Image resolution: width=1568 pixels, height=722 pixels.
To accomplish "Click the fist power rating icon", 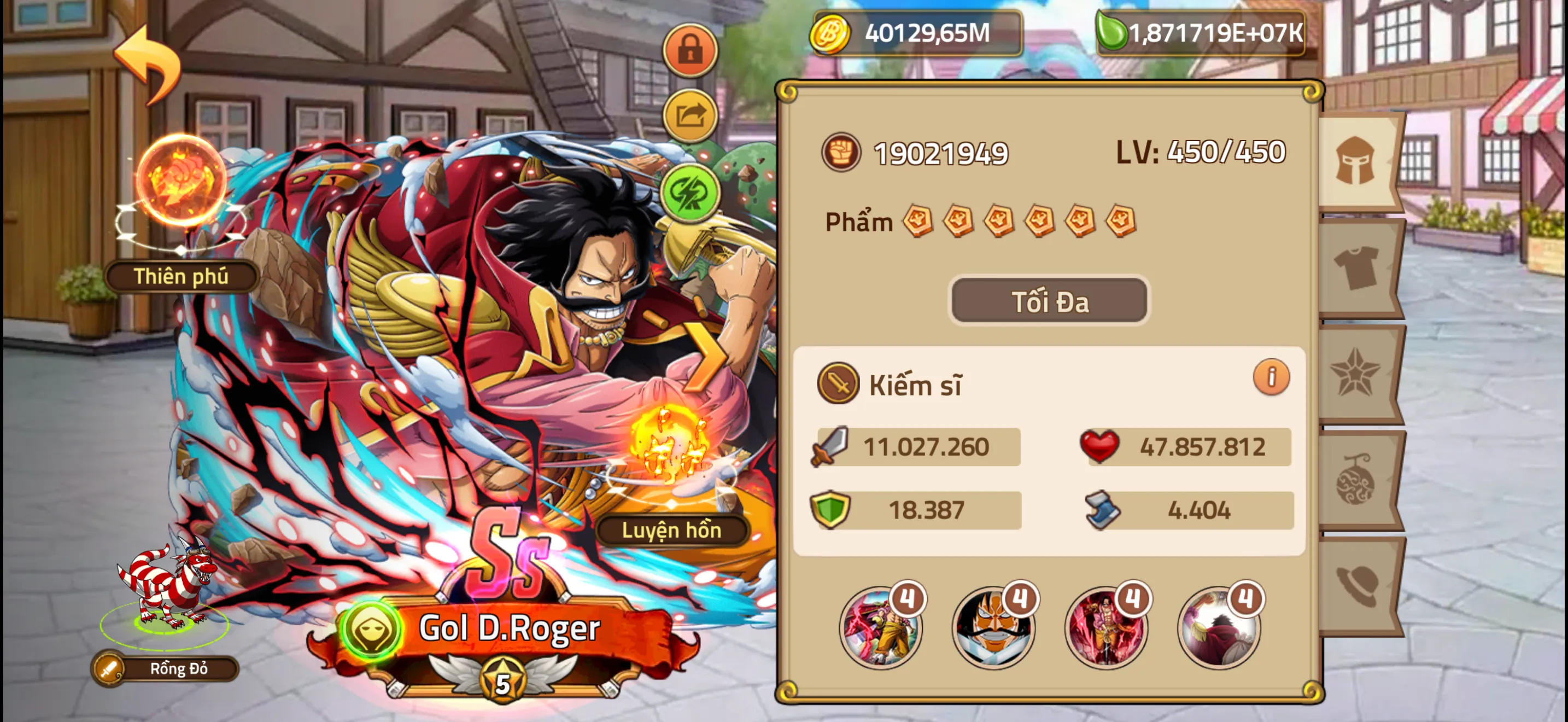I will [843, 151].
